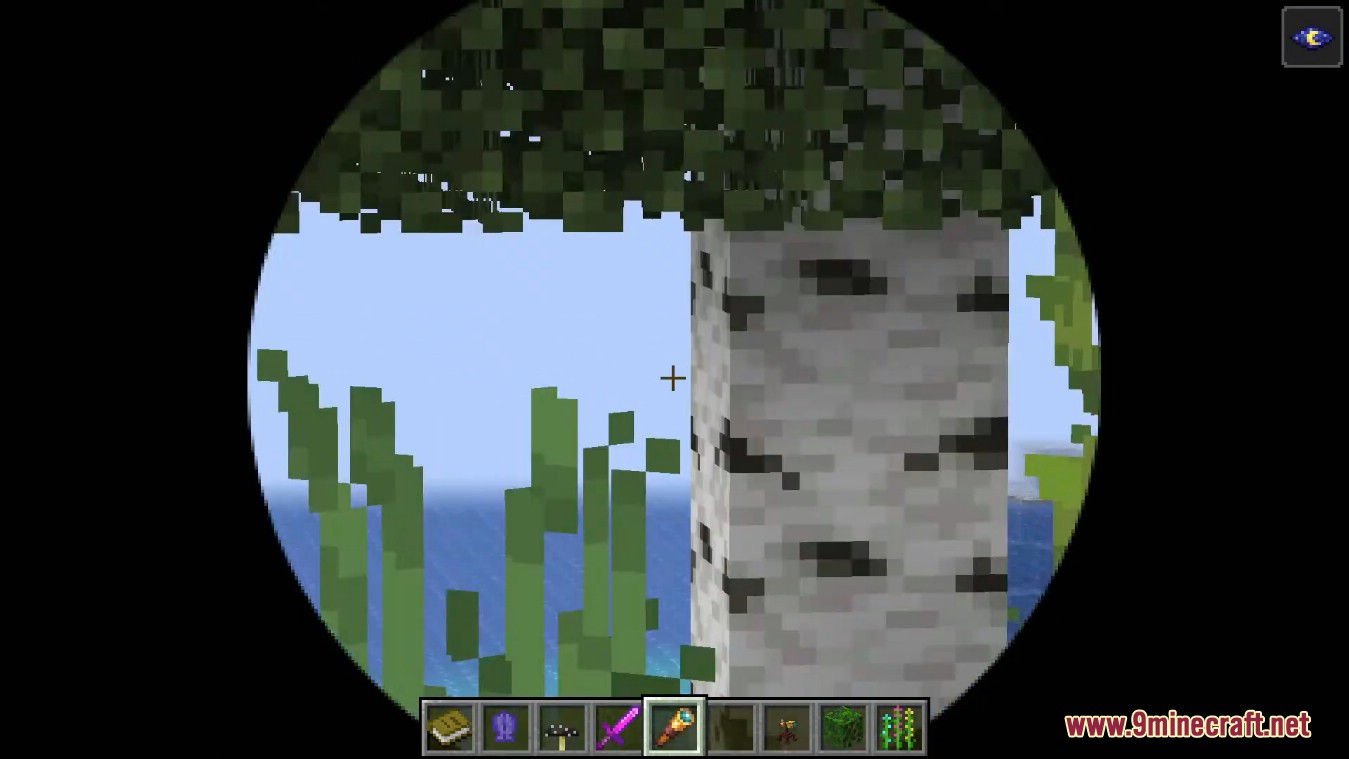Image resolution: width=1349 pixels, height=759 pixels.
Task: Select the dark mushroom in the hotbar
Action: point(562,727)
